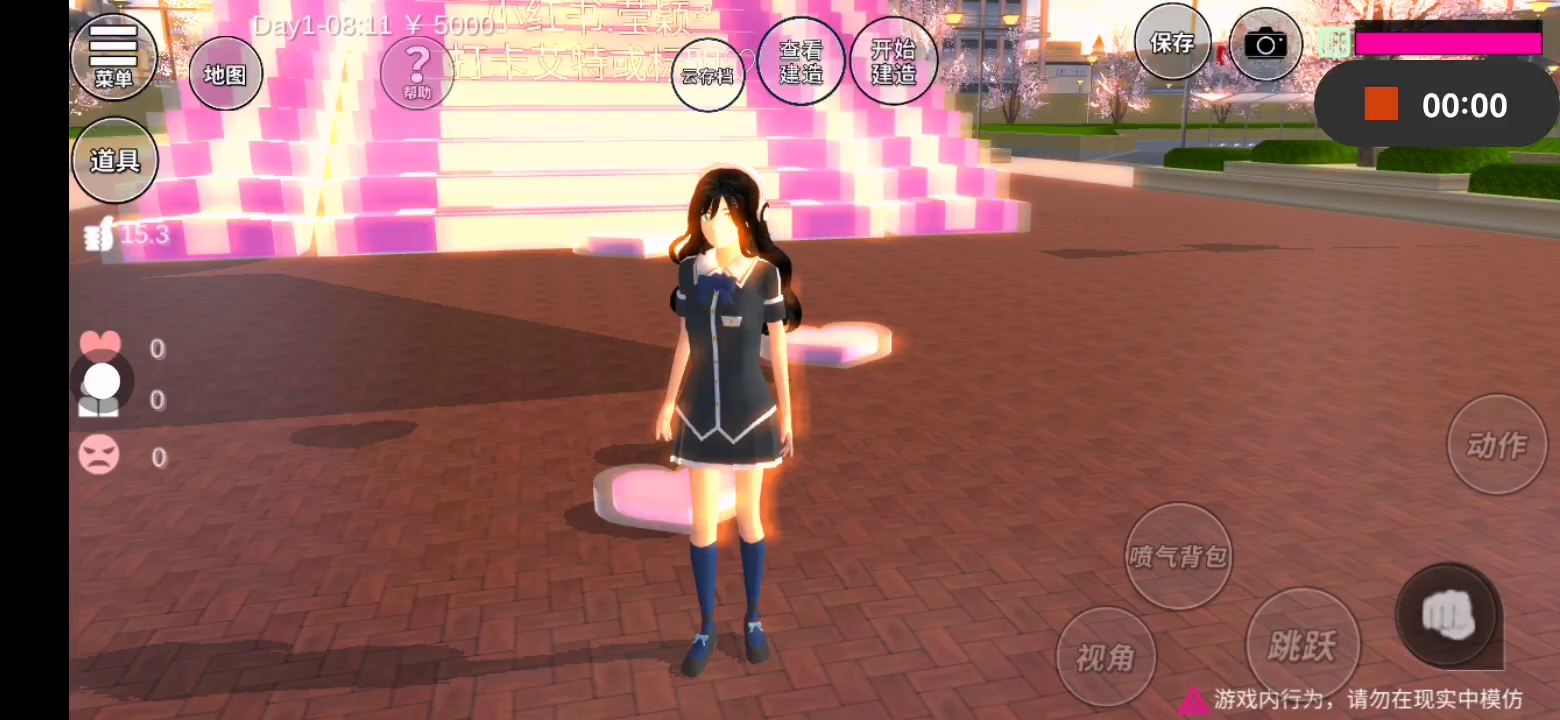This screenshot has width=1560, height=720.
Task: Open the 菜单 hamburger menu
Action: pos(114,55)
